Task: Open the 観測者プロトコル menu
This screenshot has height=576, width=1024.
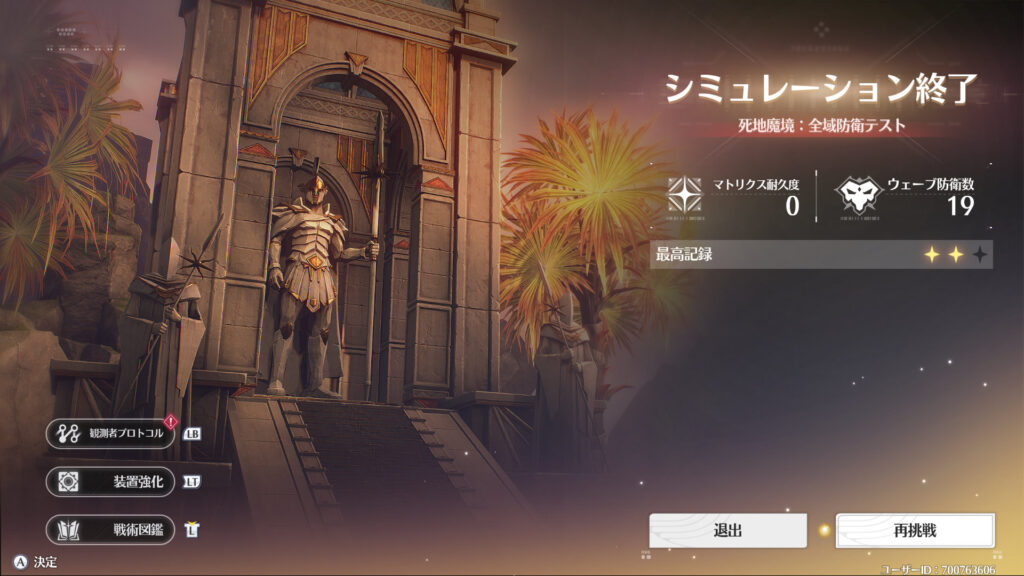Action: point(111,434)
